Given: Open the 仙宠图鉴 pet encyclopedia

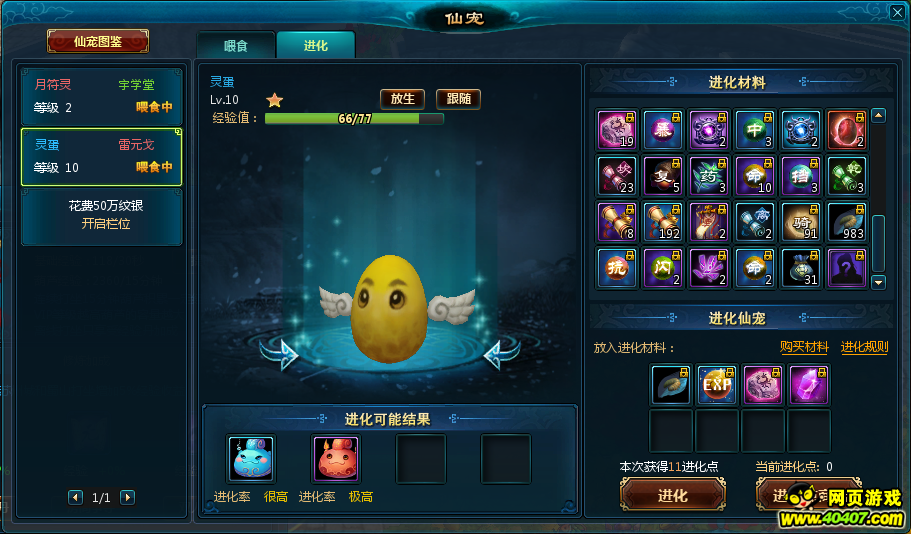Looking at the screenshot, I should click(97, 41).
